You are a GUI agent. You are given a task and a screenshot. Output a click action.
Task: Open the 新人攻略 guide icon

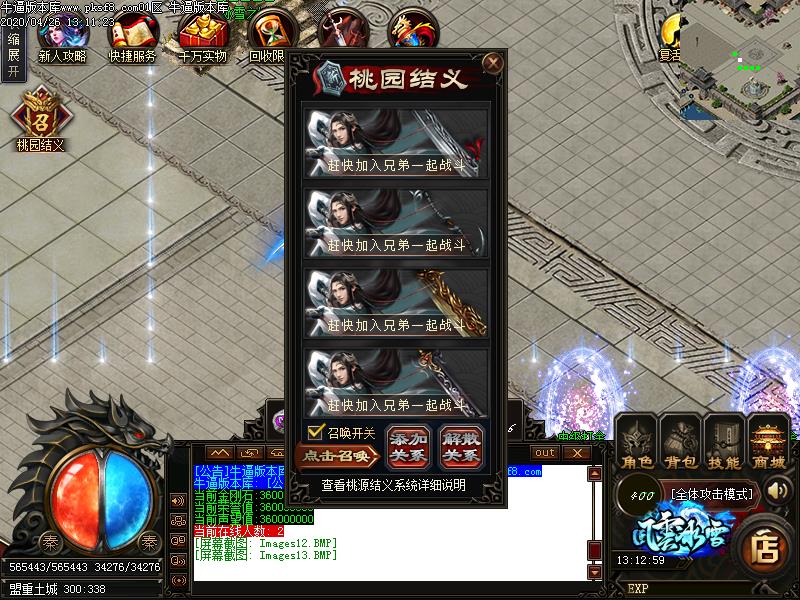62,38
